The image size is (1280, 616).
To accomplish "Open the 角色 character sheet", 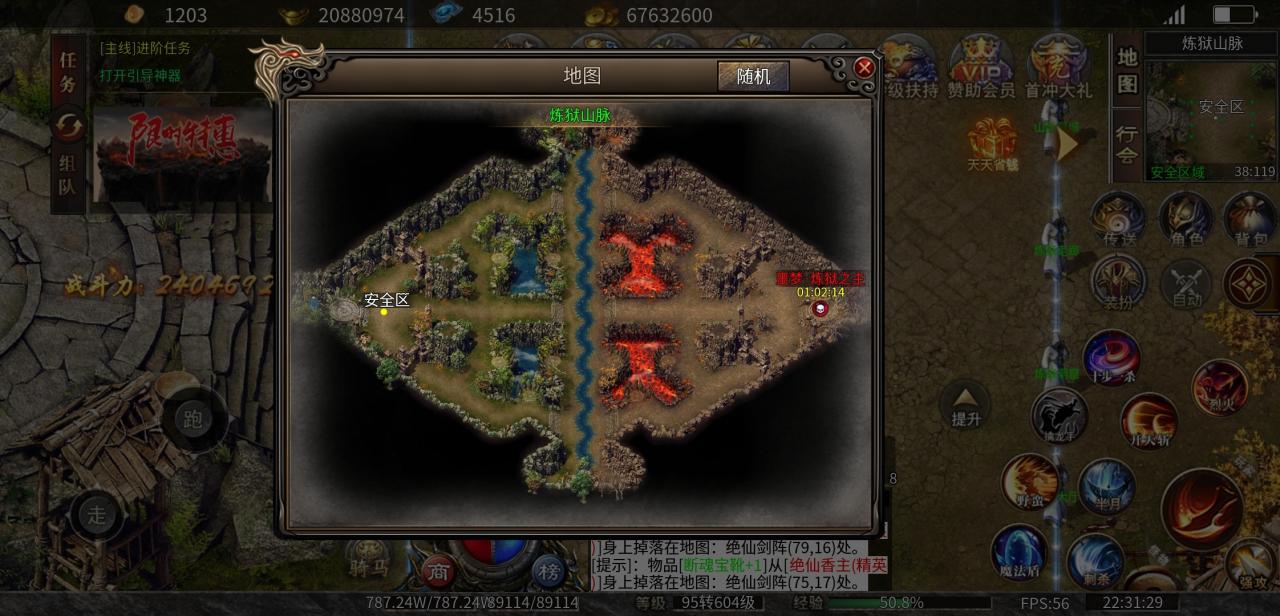I will click(x=1185, y=219).
